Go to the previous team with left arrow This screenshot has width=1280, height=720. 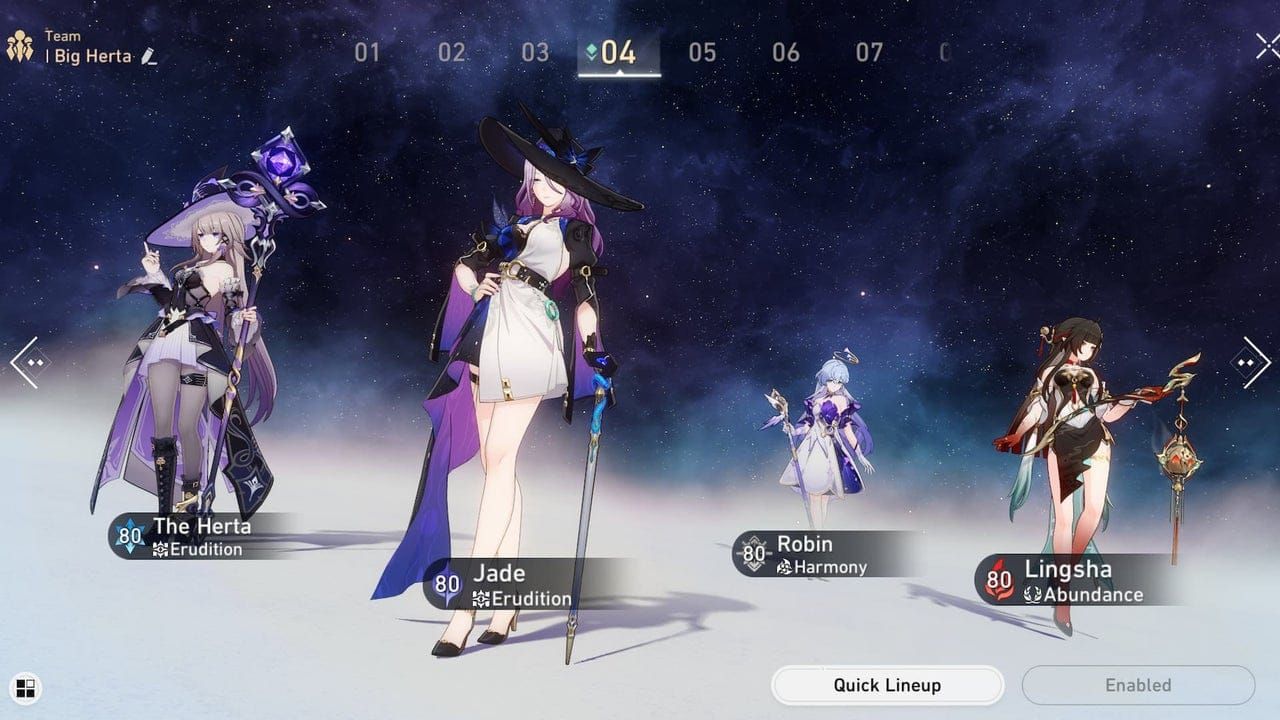(x=29, y=362)
